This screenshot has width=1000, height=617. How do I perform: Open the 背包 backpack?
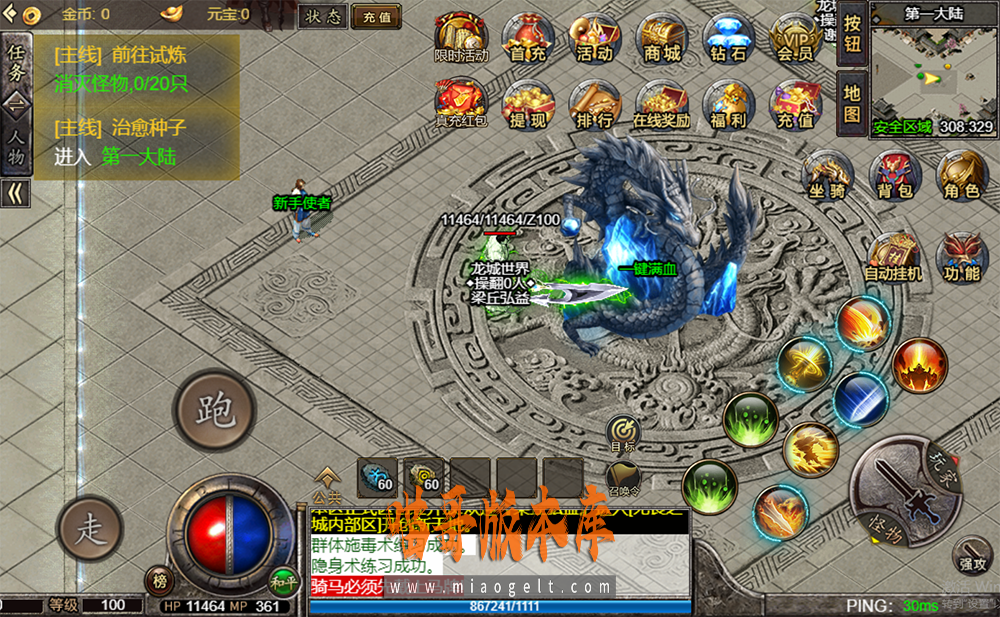point(895,176)
